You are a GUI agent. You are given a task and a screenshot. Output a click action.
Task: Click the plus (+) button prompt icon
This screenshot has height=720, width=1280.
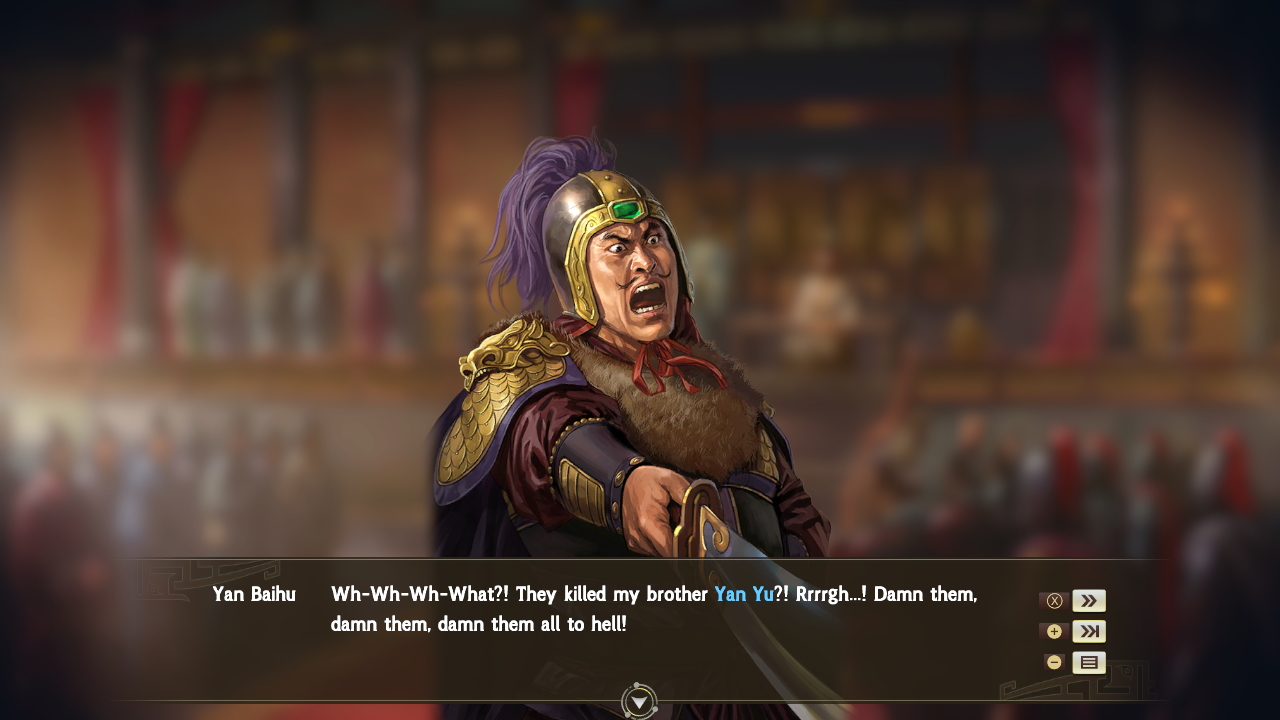click(1054, 631)
